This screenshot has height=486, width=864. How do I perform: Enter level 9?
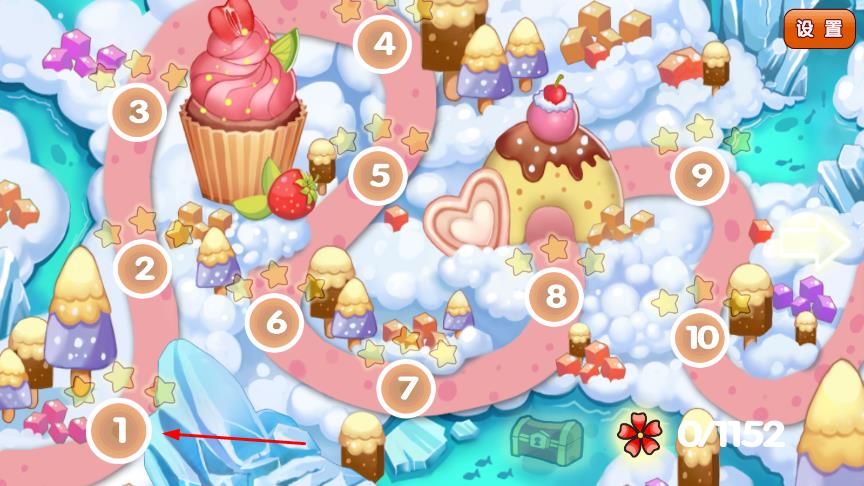click(701, 176)
